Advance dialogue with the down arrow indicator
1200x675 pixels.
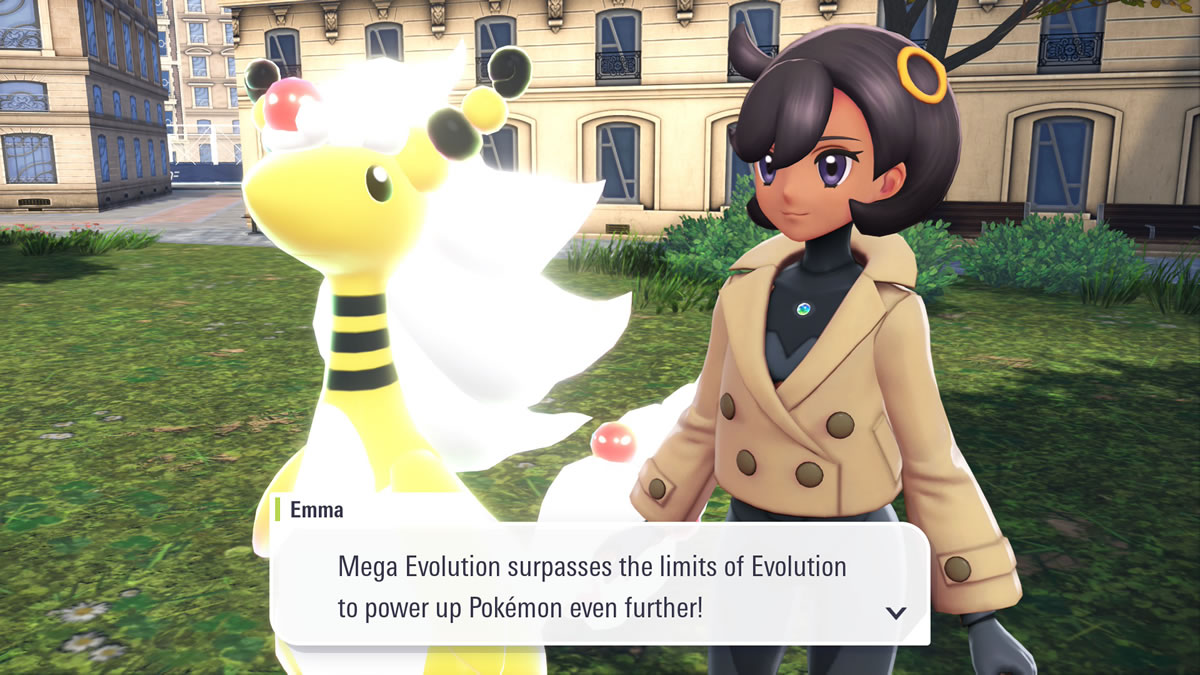coord(896,613)
